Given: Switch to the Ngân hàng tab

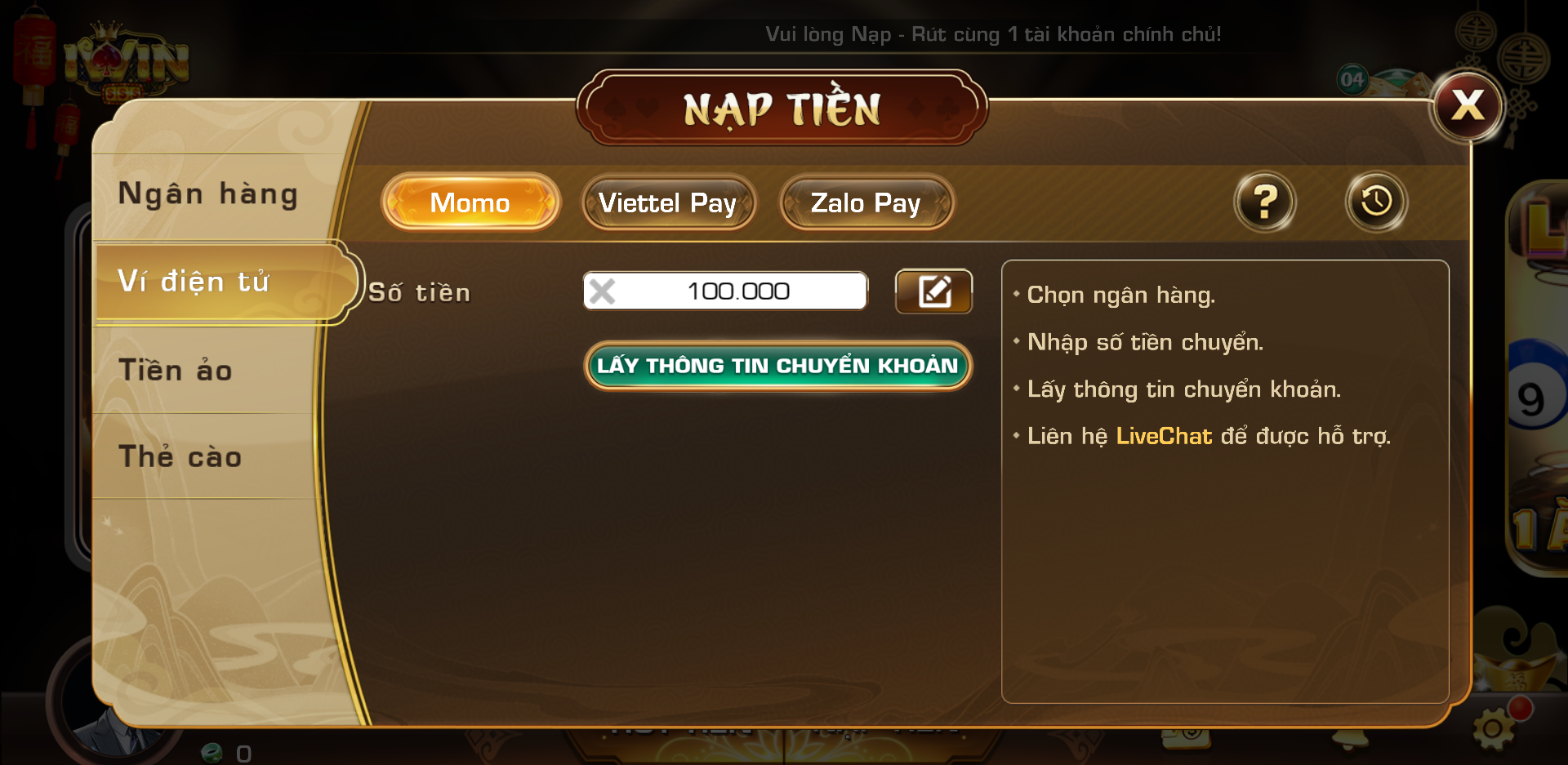Looking at the screenshot, I should (x=208, y=194).
